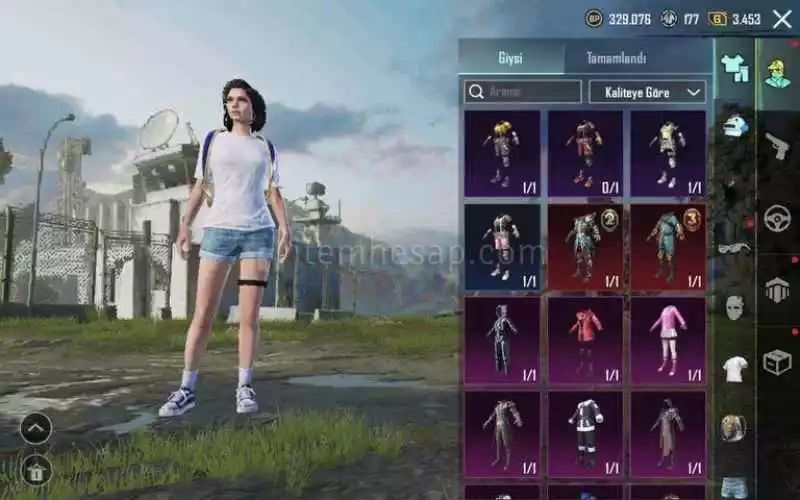
Task: Open the crate box category
Action: (x=777, y=362)
